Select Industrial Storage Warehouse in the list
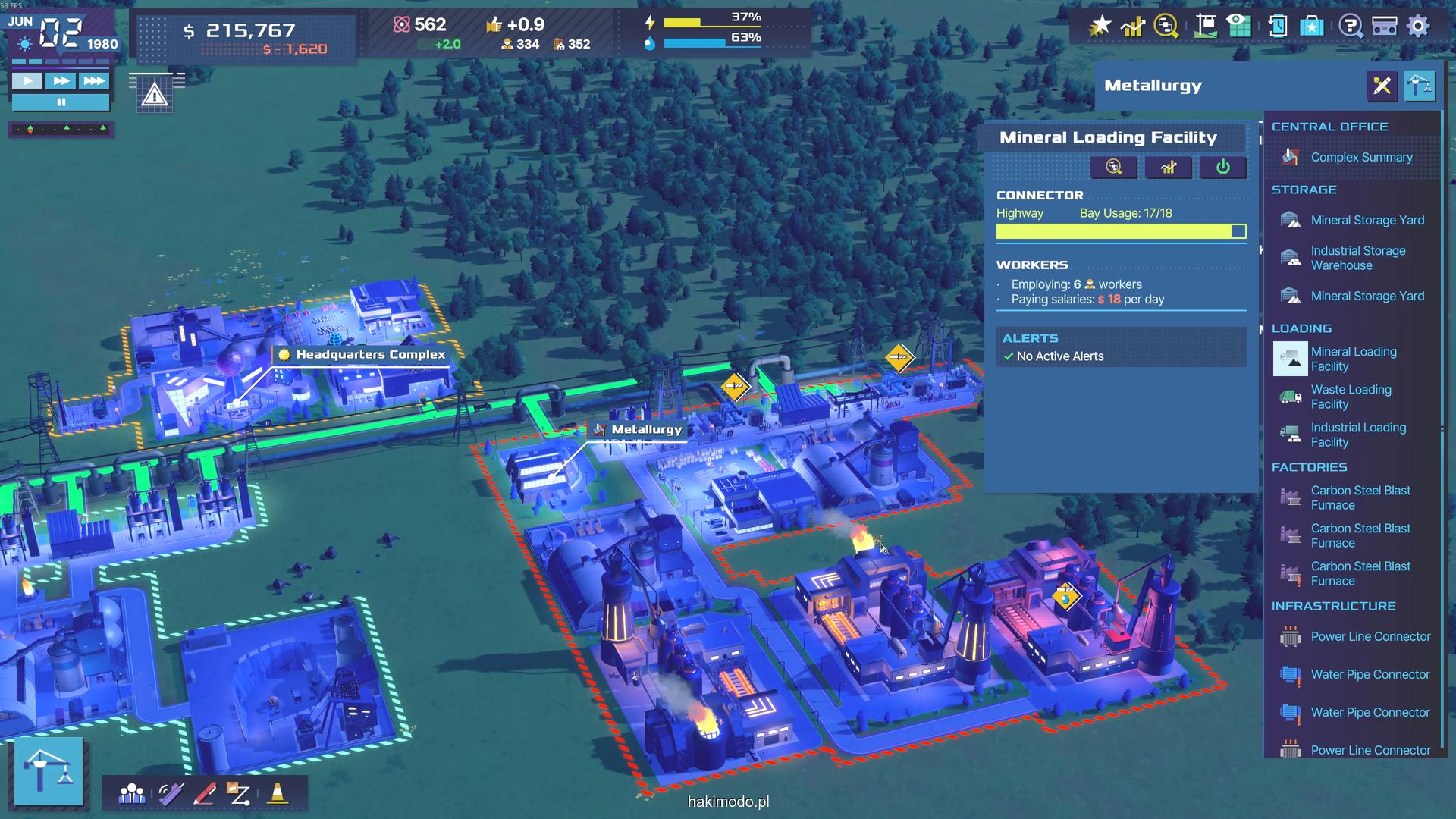This screenshot has width=1456, height=819. [1357, 259]
